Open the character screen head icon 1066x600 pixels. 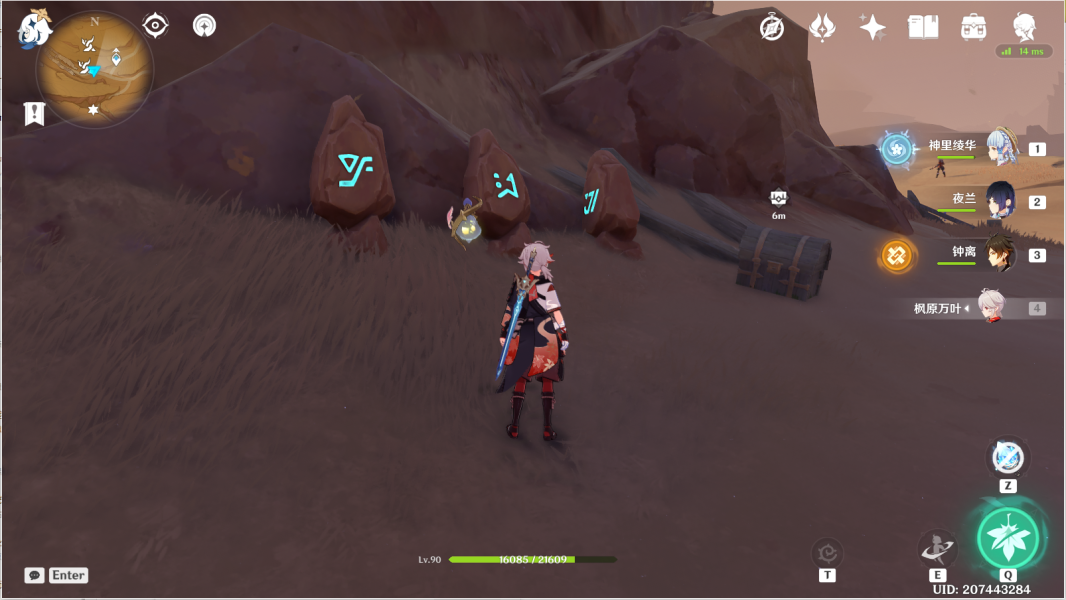[1023, 27]
